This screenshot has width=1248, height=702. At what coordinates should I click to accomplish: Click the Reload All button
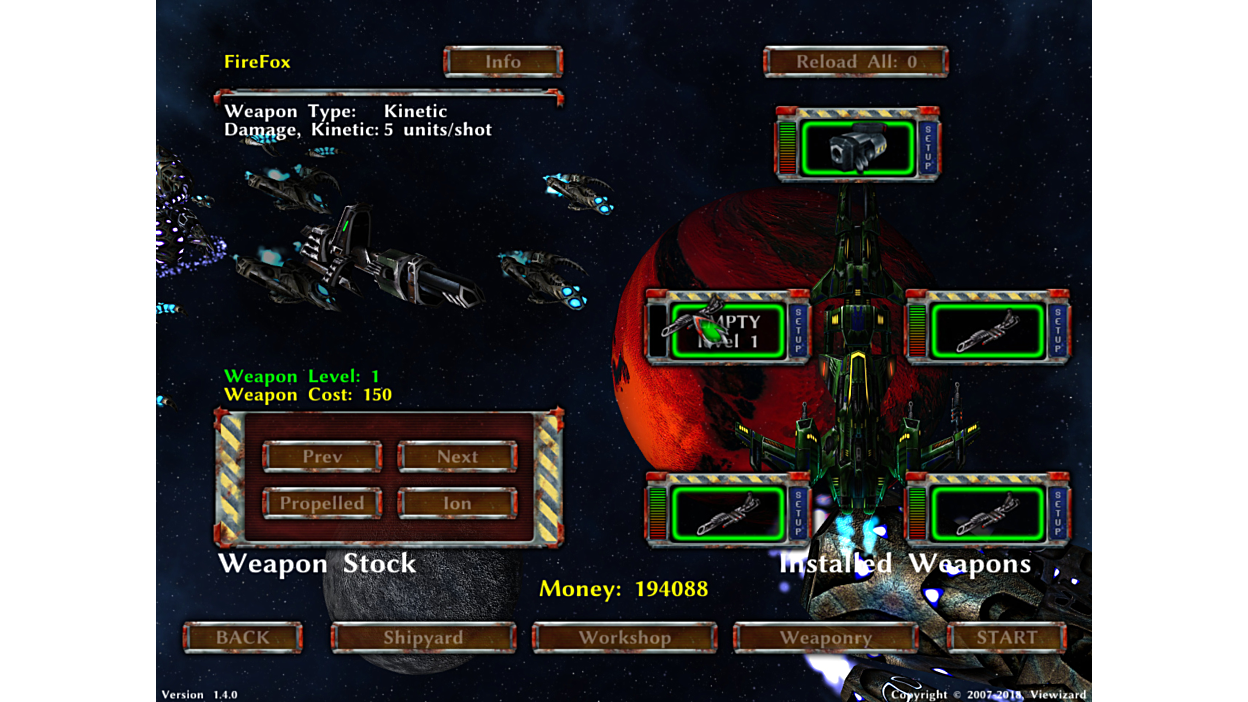tap(856, 62)
